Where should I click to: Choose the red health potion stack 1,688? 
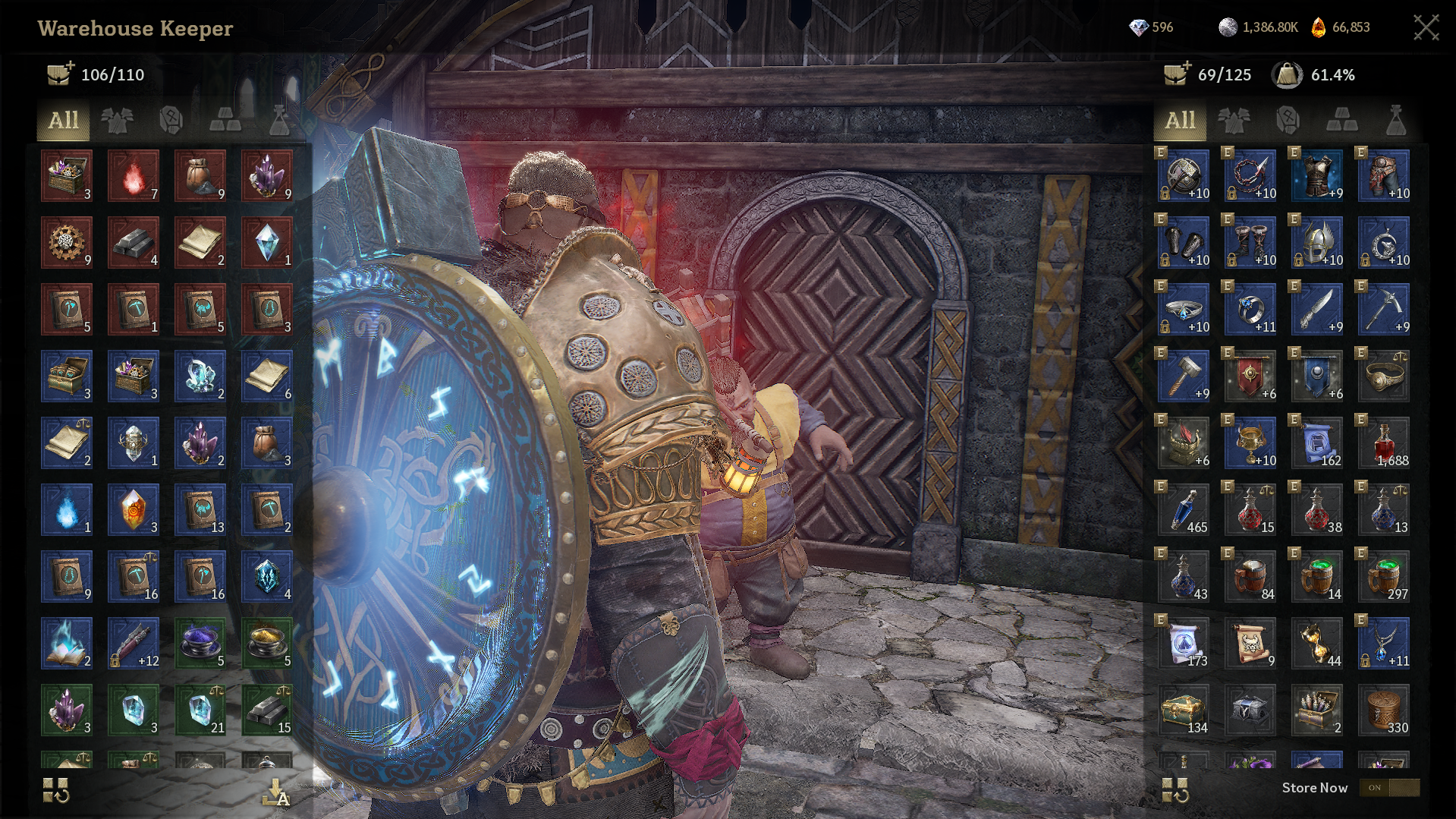click(1384, 443)
